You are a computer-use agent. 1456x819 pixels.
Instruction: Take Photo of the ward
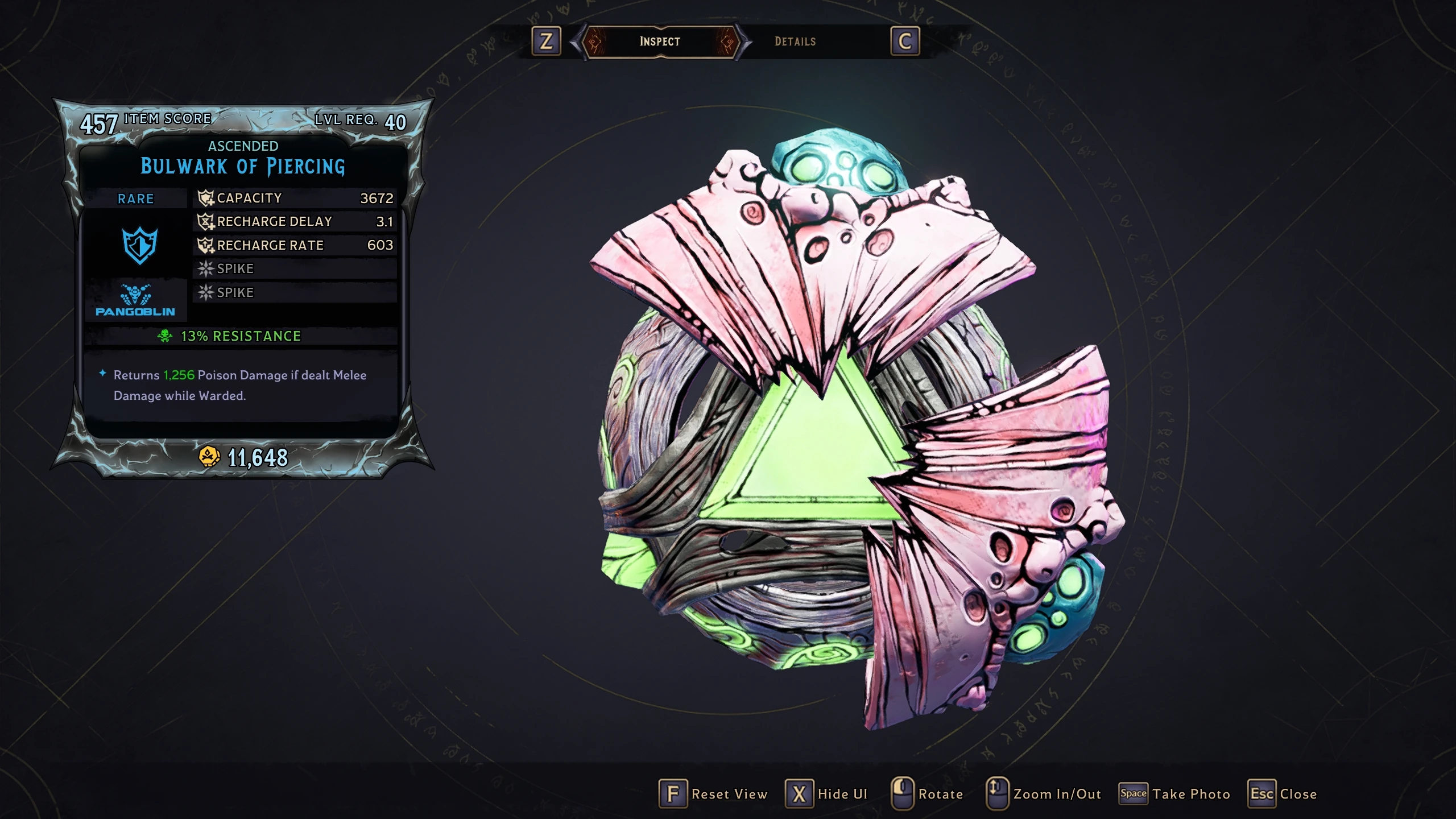pyautogui.click(x=1174, y=793)
